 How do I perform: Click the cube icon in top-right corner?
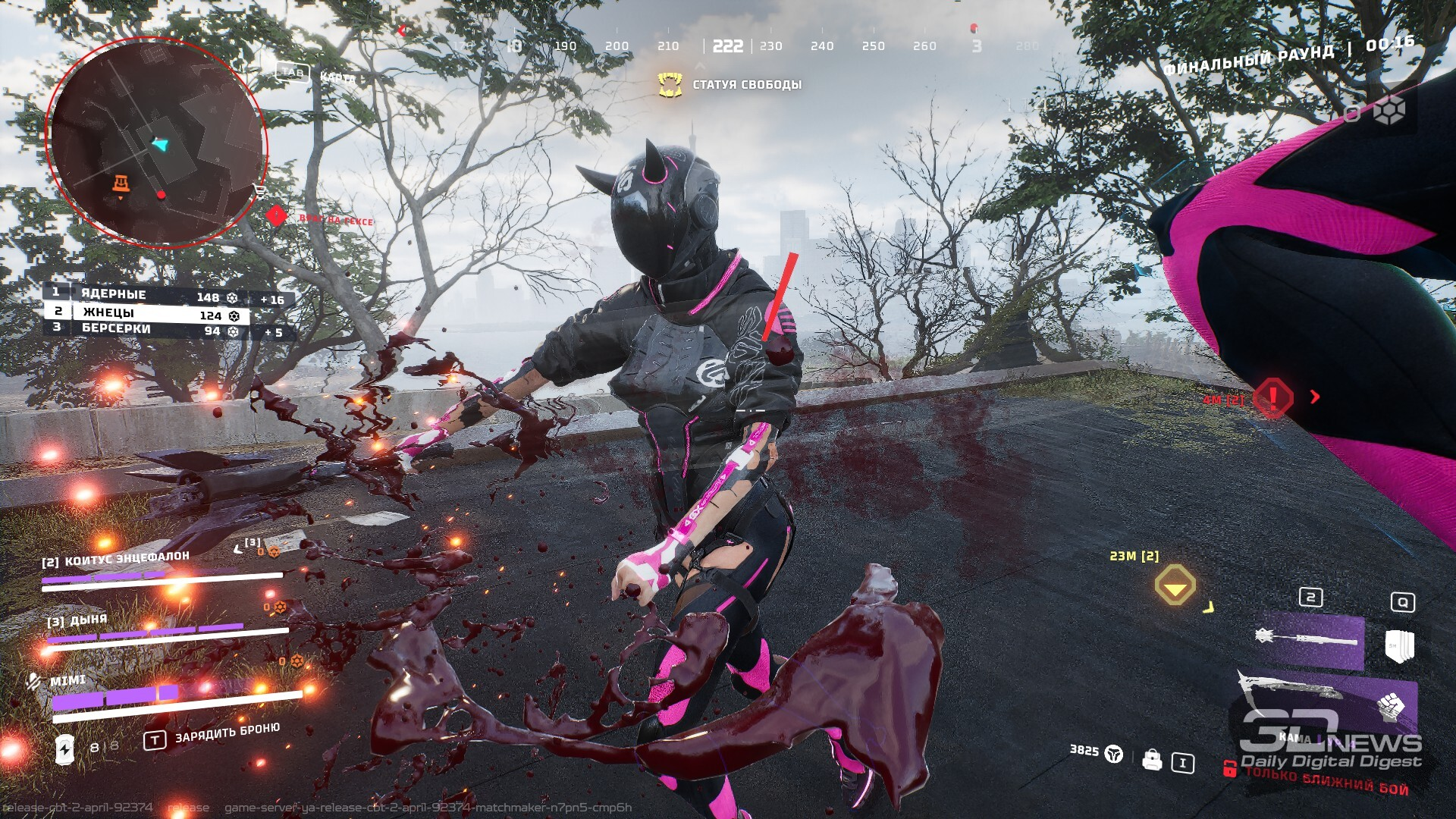pos(1389,111)
